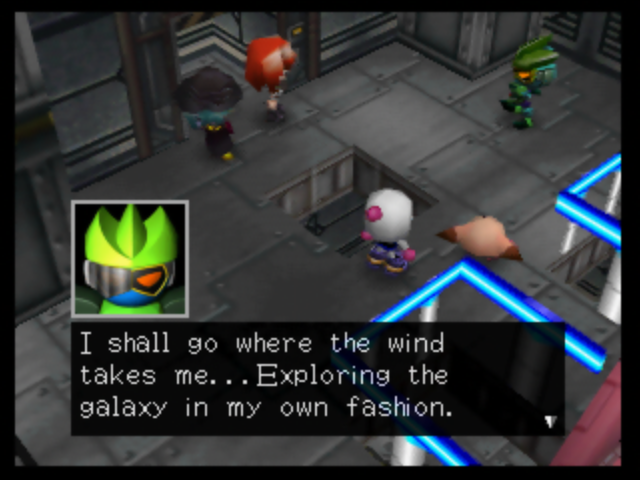640x480 pixels.
Task: Click the dialogue advance arrow
Action: tap(548, 421)
